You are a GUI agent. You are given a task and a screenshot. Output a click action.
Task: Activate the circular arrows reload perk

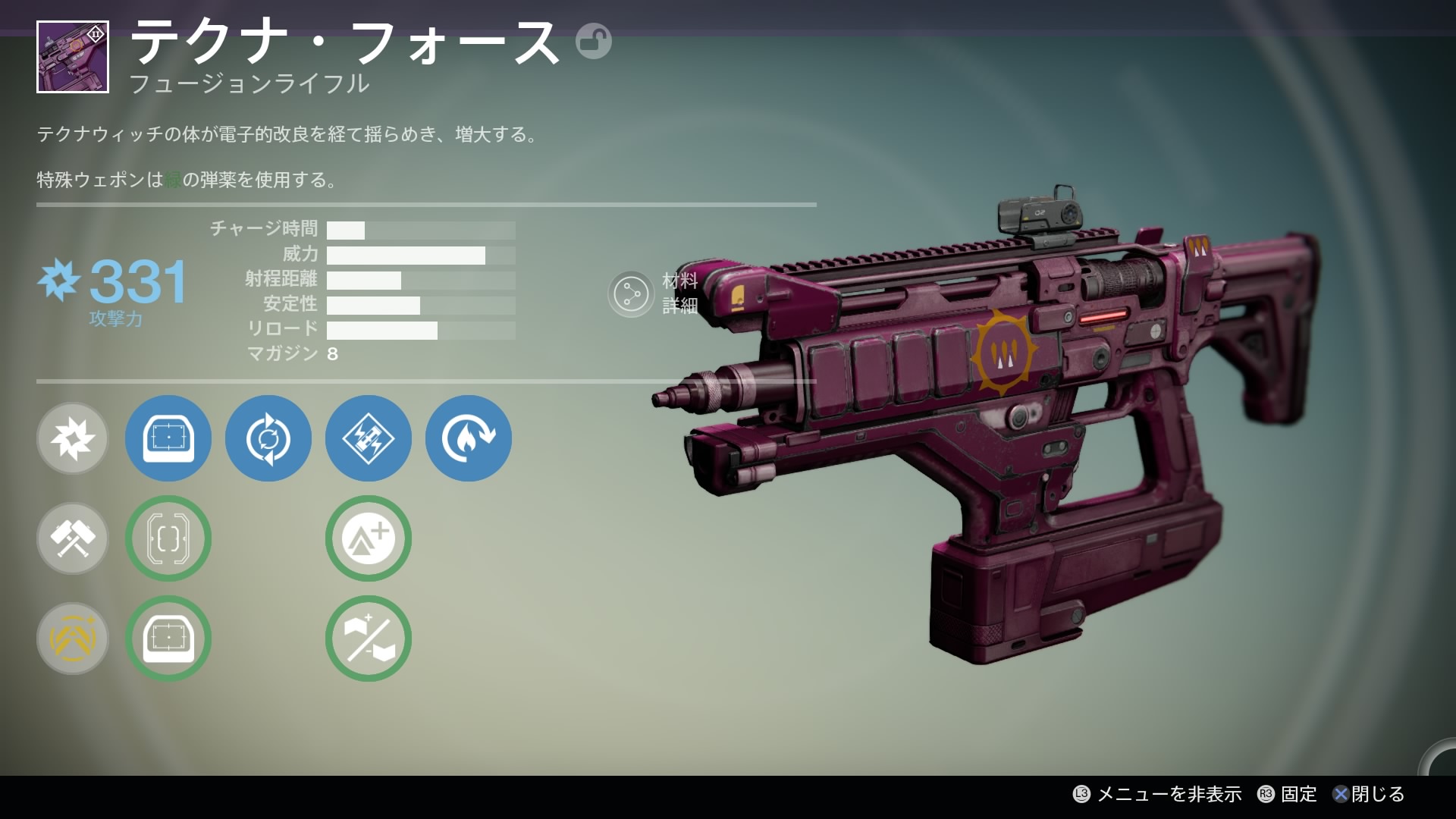pos(268,438)
